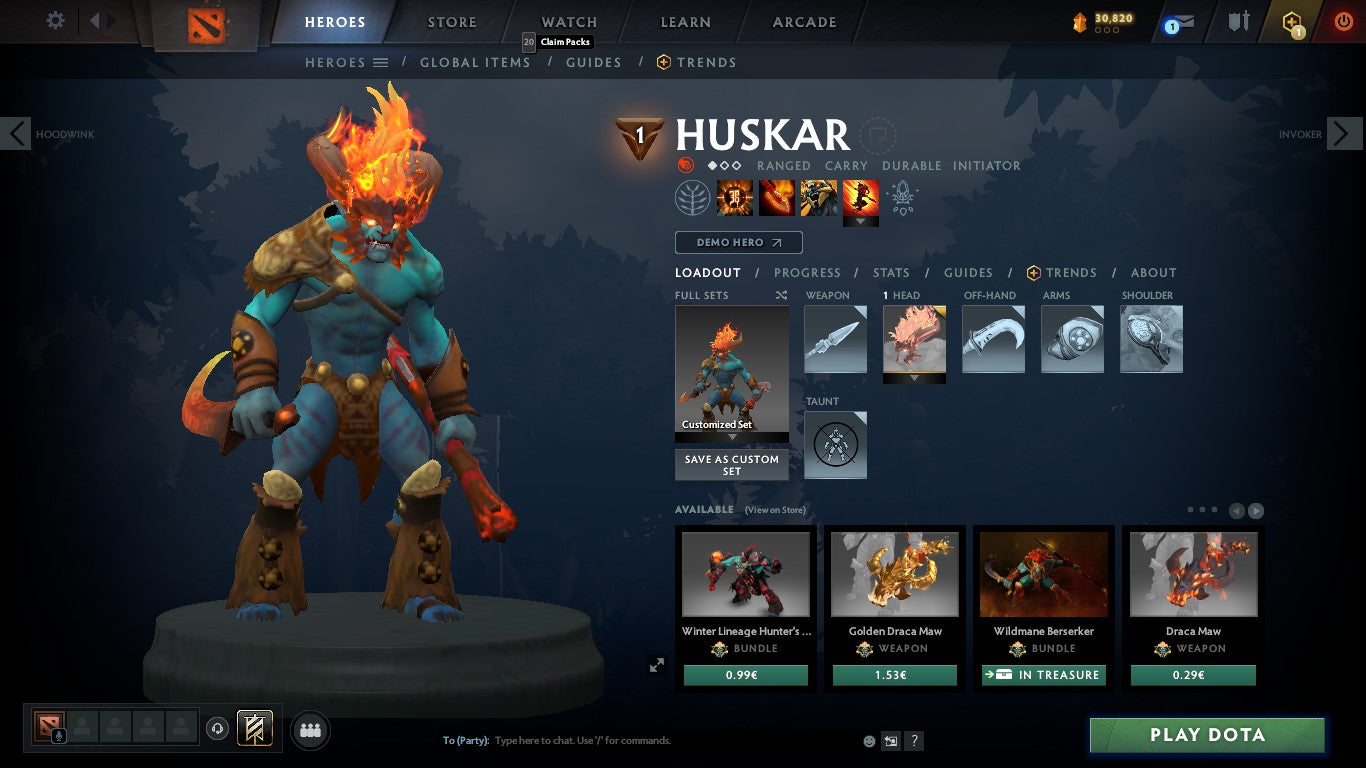This screenshot has width=1366, height=768.
Task: Click the power button to exit Dota
Action: point(1344,19)
